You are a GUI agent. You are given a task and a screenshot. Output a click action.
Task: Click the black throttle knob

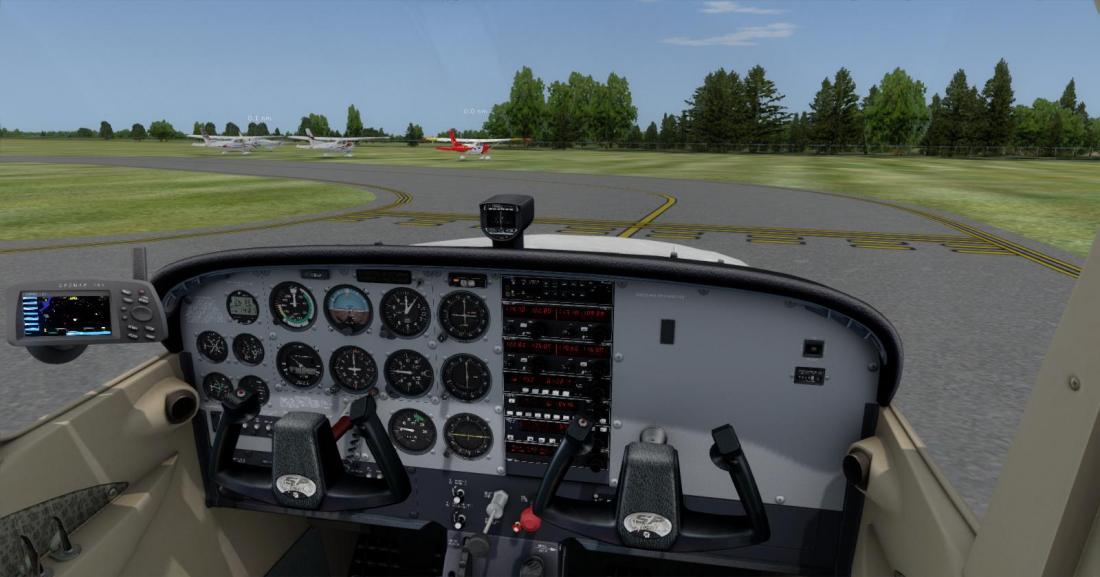478,545
